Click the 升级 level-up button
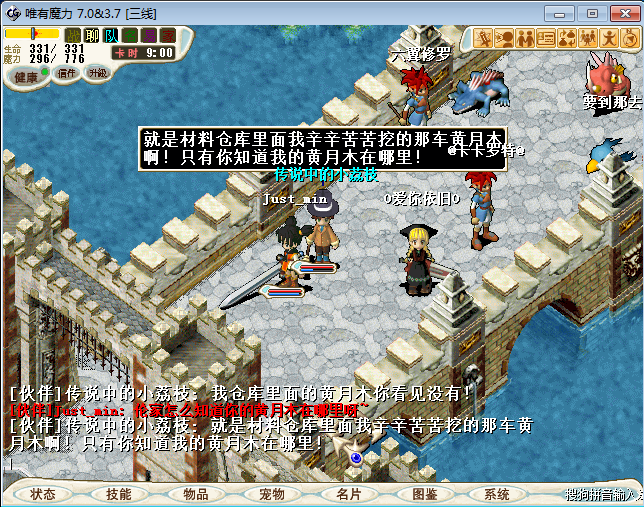The image size is (644, 507). point(97,73)
